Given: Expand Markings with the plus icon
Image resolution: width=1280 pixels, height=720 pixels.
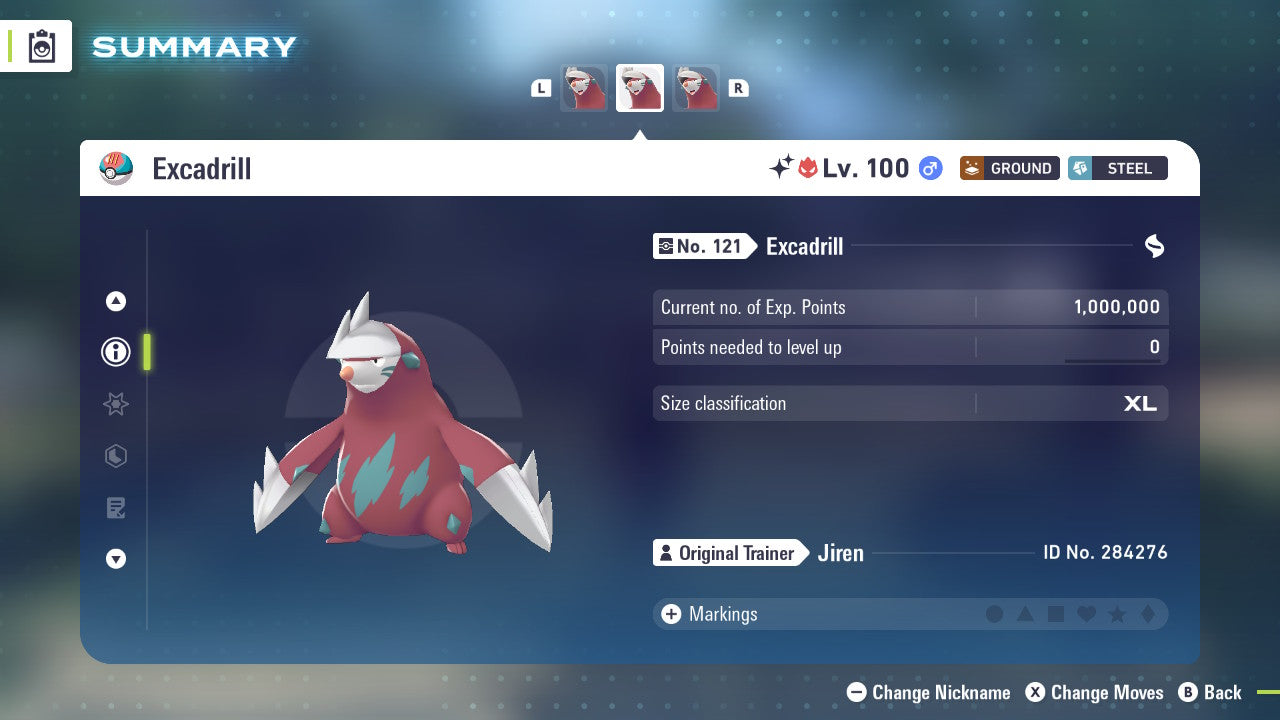Looking at the screenshot, I should click(x=670, y=614).
